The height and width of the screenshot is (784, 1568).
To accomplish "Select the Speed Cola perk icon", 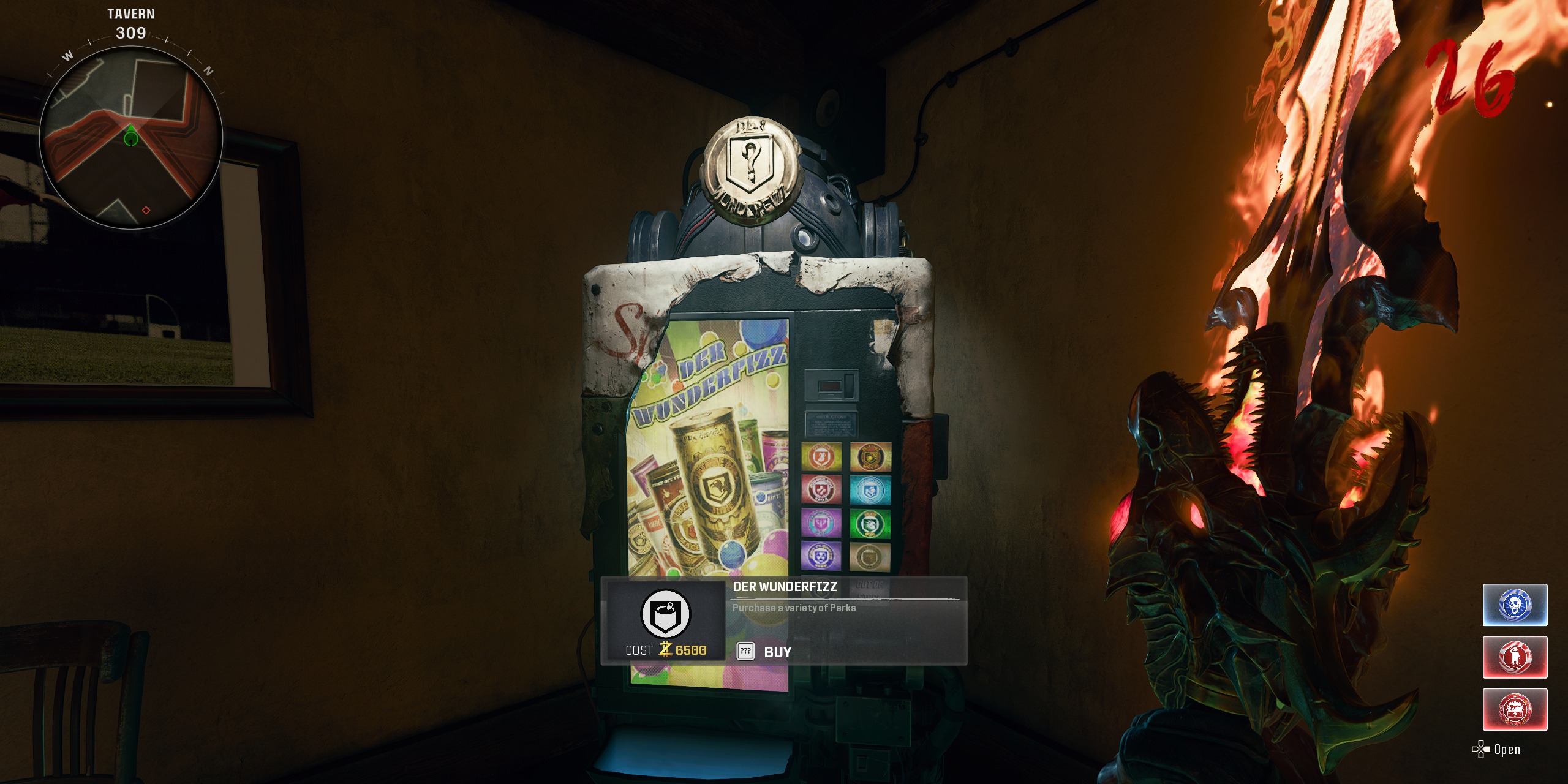I will pos(870,522).
